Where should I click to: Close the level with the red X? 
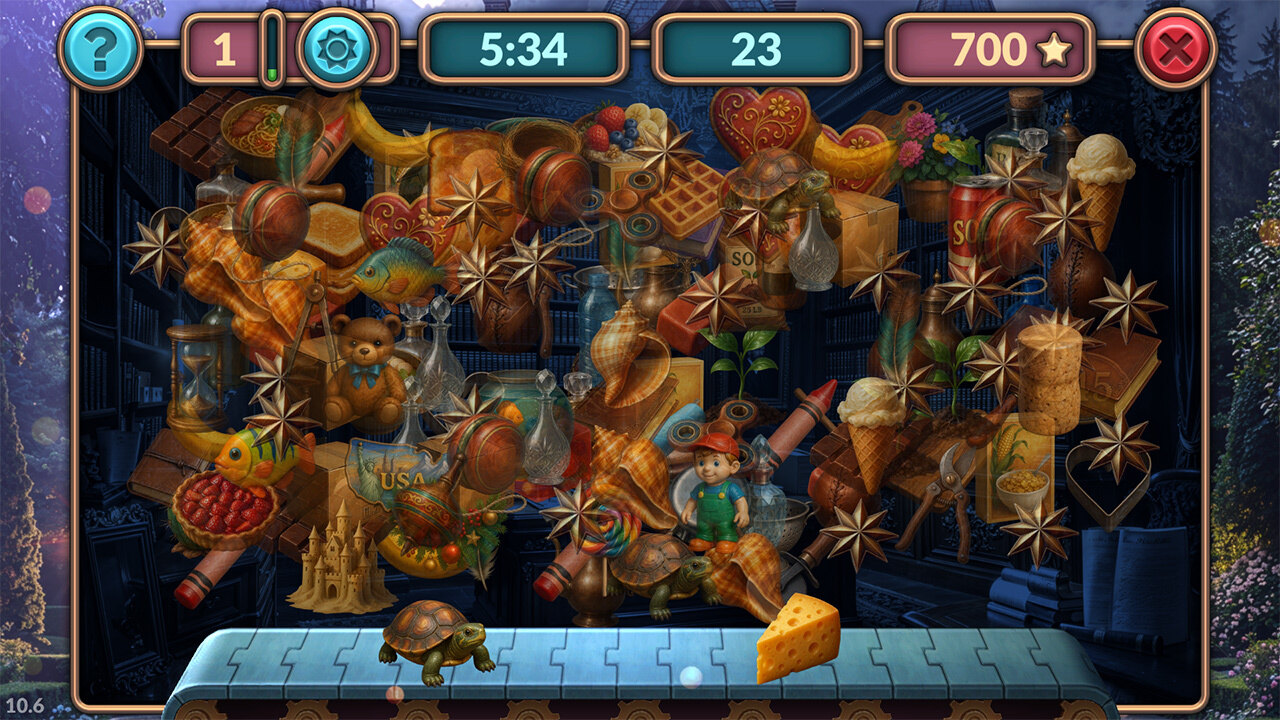tap(1176, 48)
